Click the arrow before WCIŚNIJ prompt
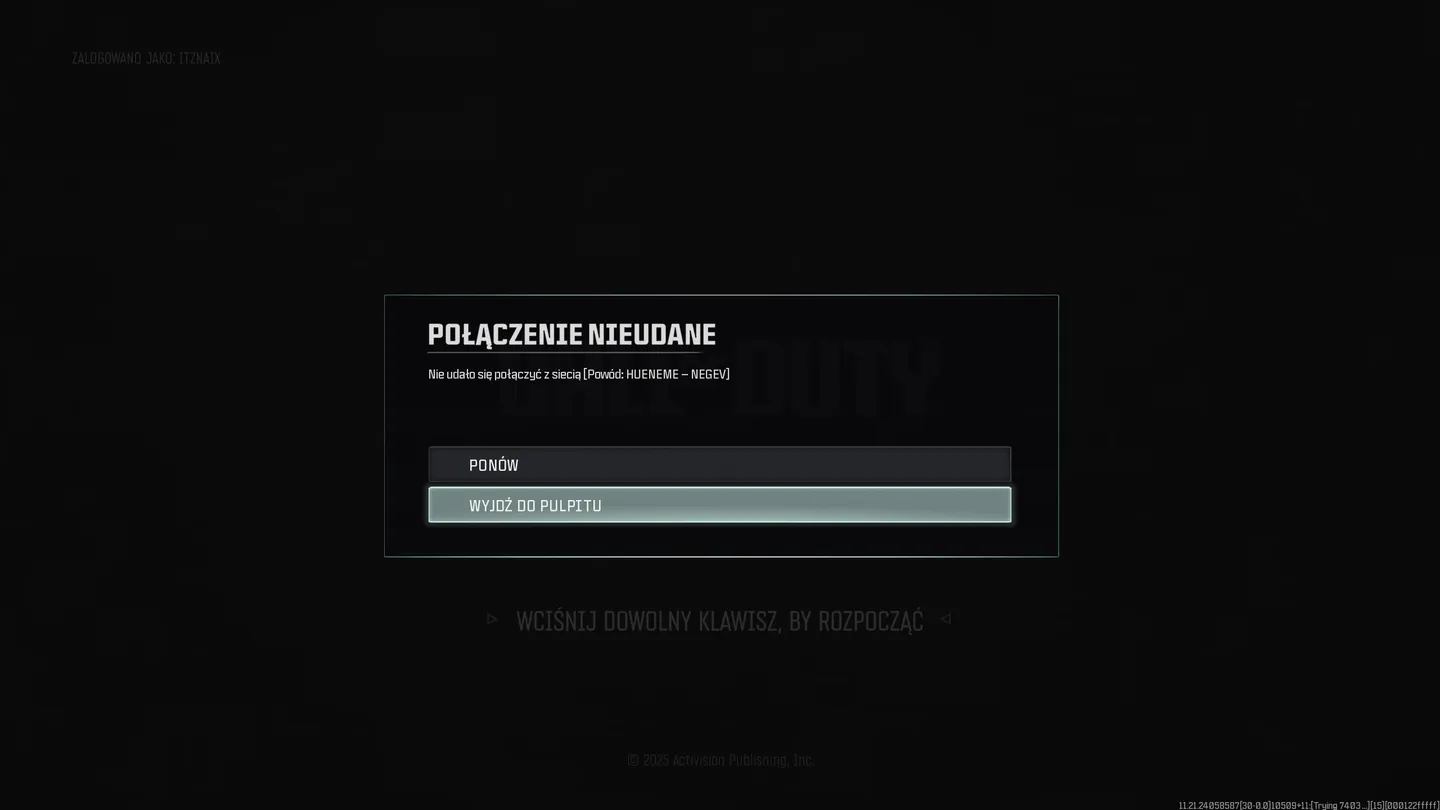1440x810 pixels. click(x=491, y=619)
